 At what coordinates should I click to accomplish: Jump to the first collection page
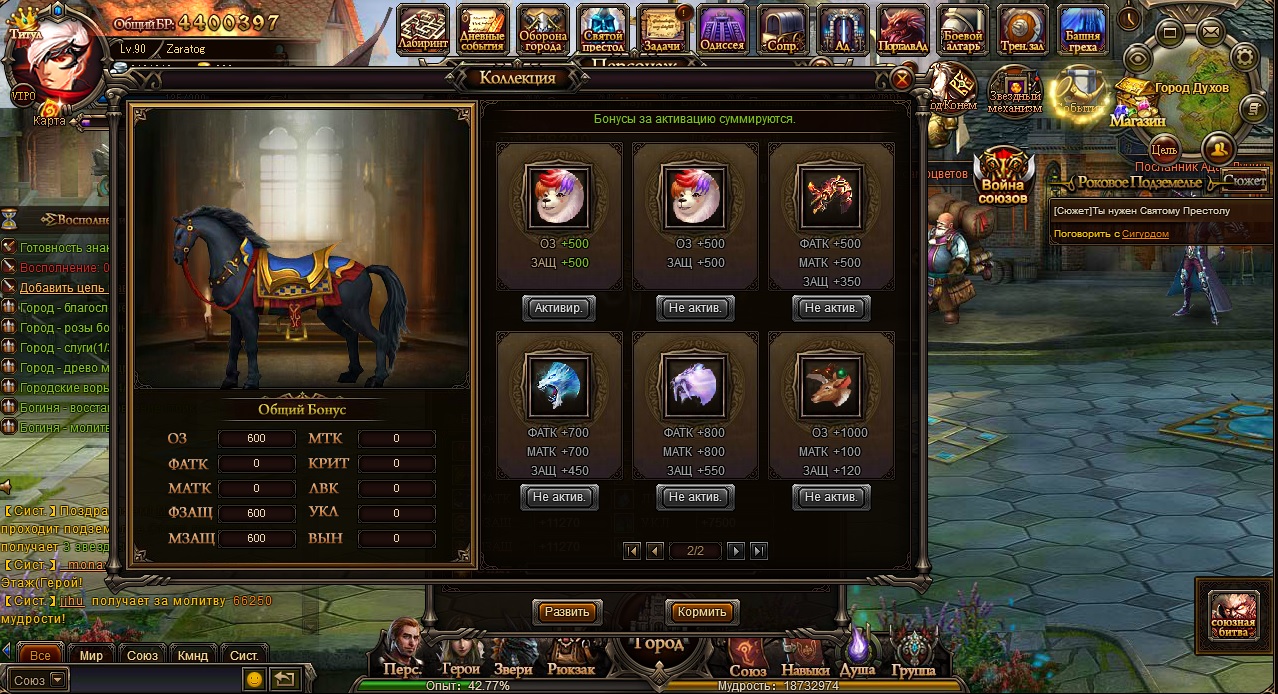click(631, 551)
